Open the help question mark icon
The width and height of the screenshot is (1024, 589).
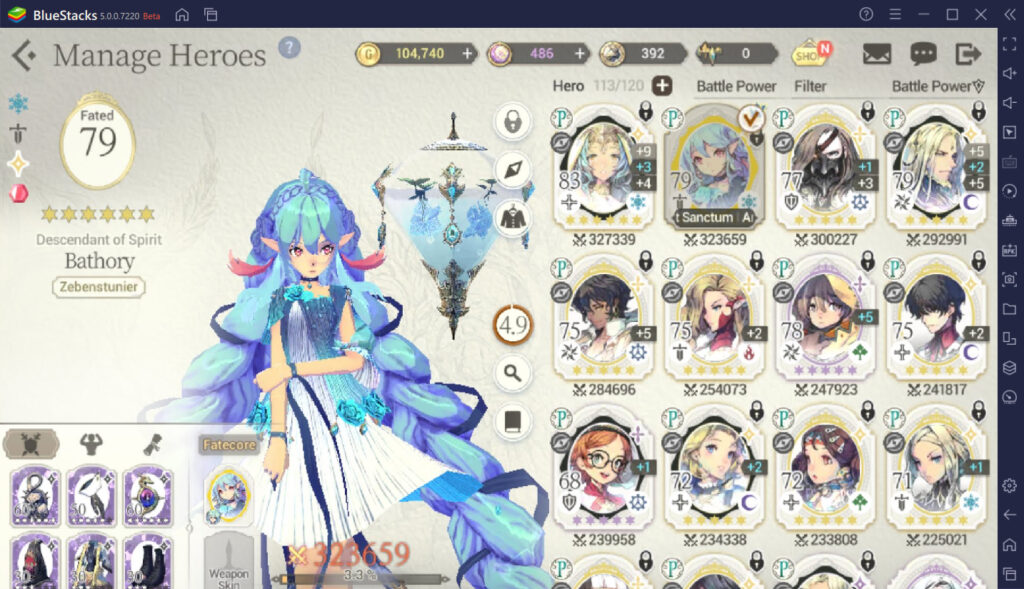289,48
